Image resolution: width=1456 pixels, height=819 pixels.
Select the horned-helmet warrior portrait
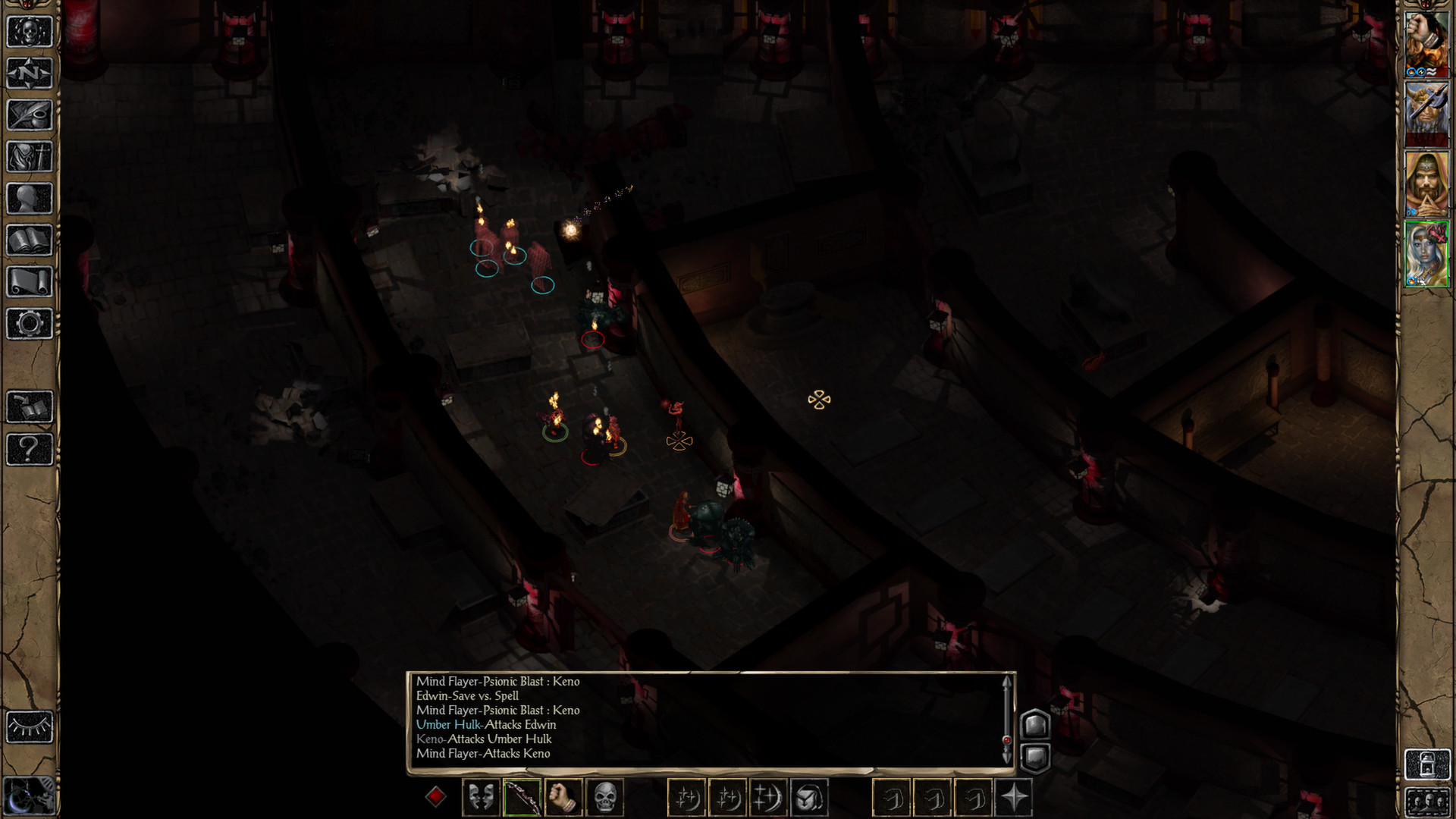pyautogui.click(x=1426, y=114)
